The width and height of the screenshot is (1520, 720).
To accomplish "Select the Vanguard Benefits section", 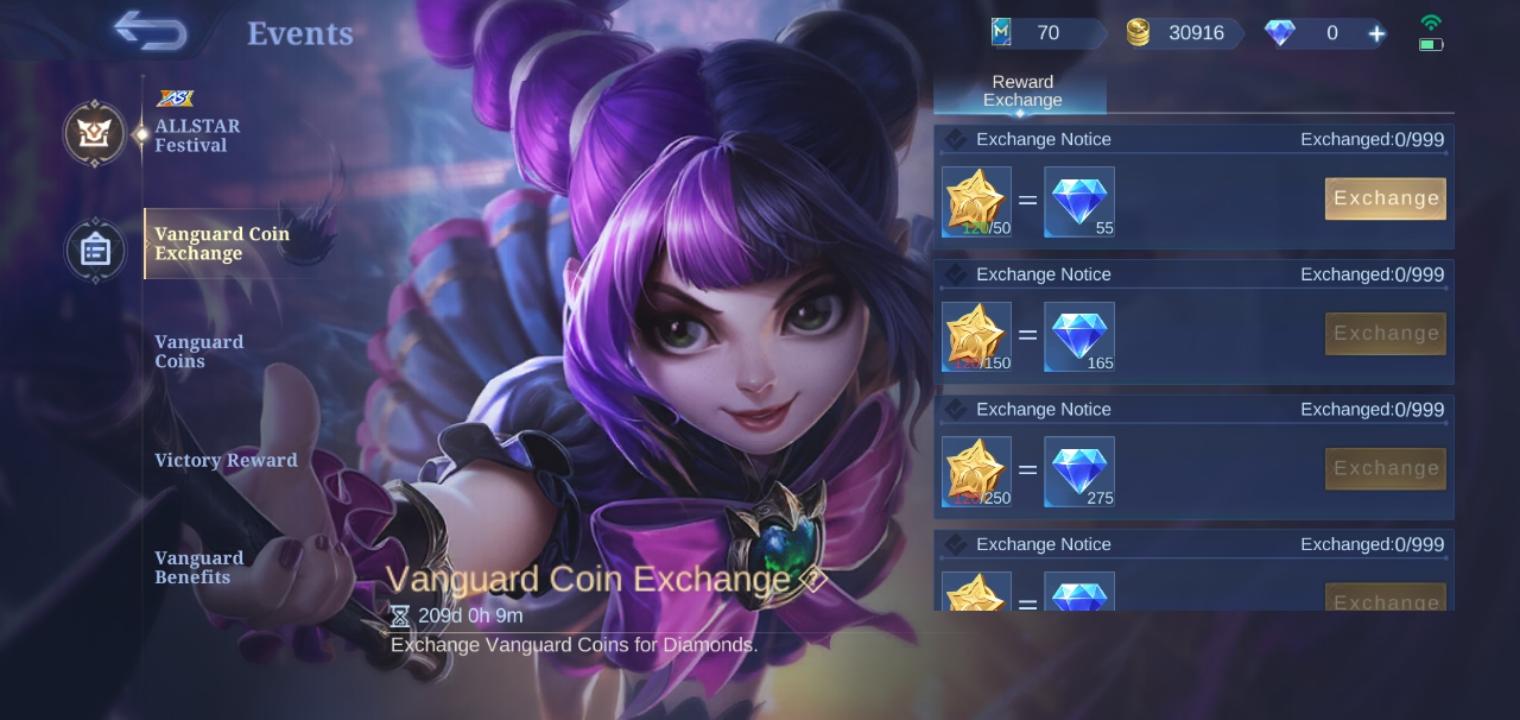I will tap(199, 567).
